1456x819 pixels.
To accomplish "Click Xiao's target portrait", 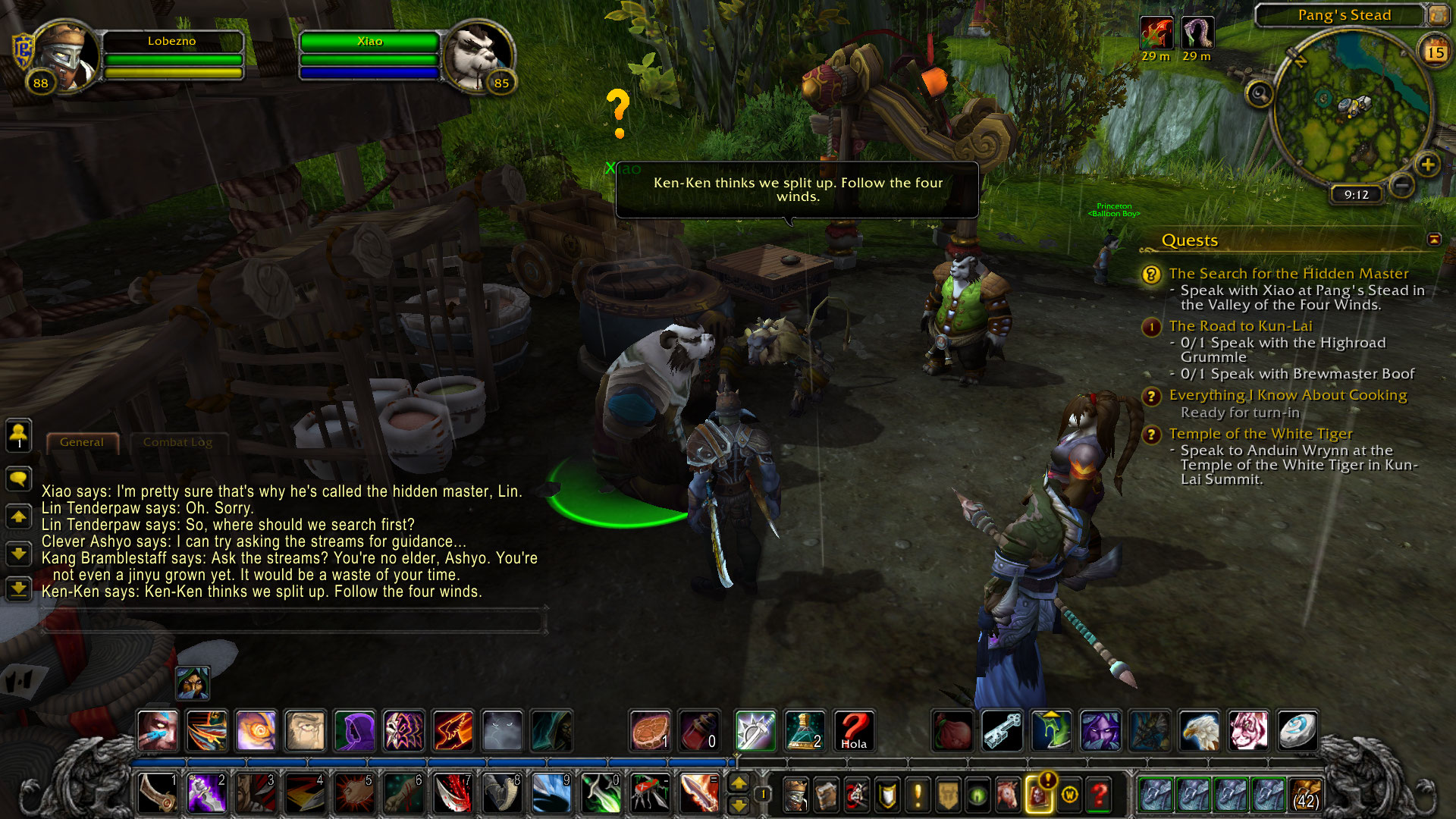I will click(479, 57).
